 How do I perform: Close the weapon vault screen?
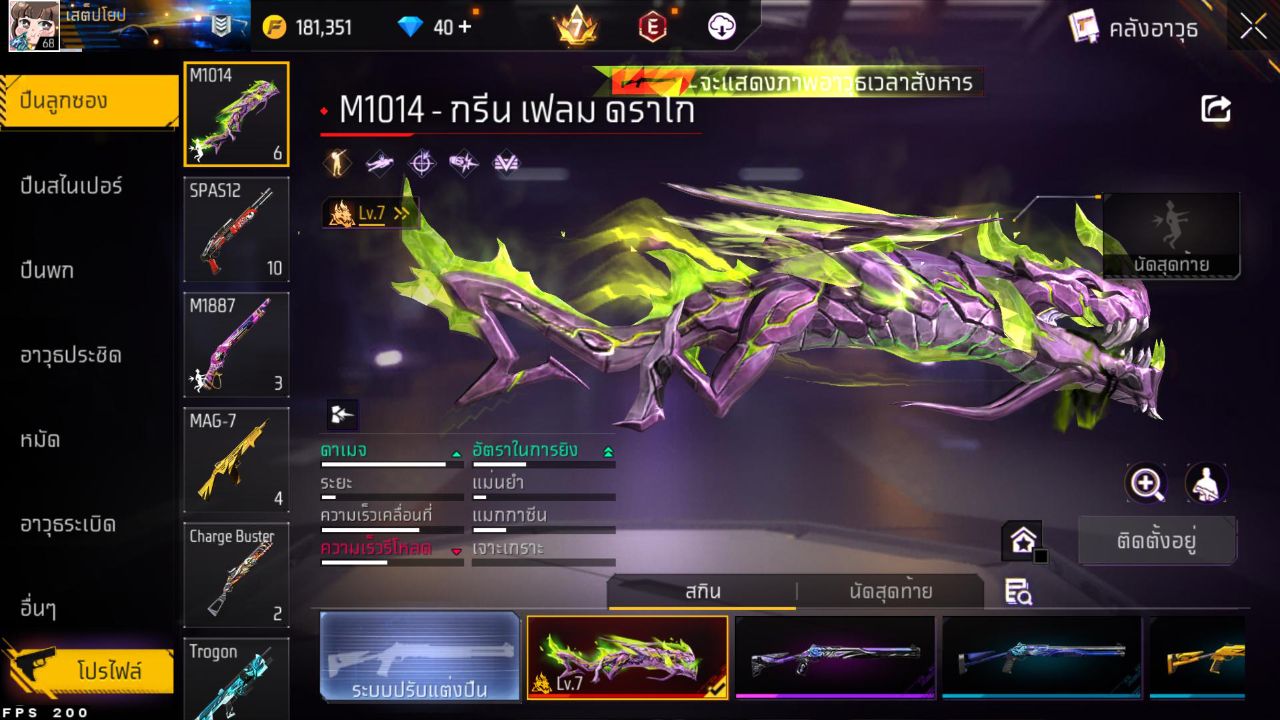(x=1253, y=28)
